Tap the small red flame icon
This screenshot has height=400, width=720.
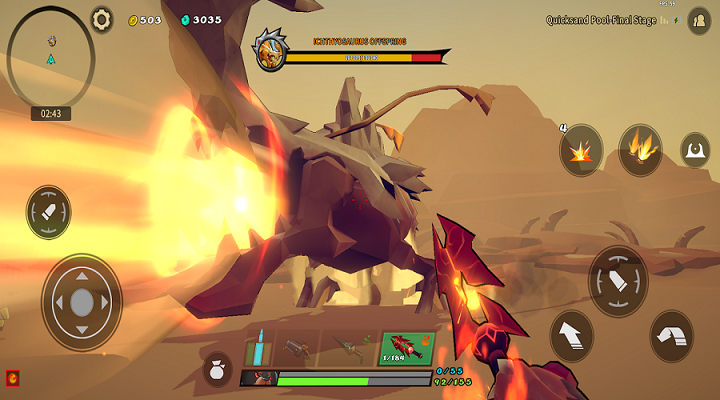pos(13,378)
